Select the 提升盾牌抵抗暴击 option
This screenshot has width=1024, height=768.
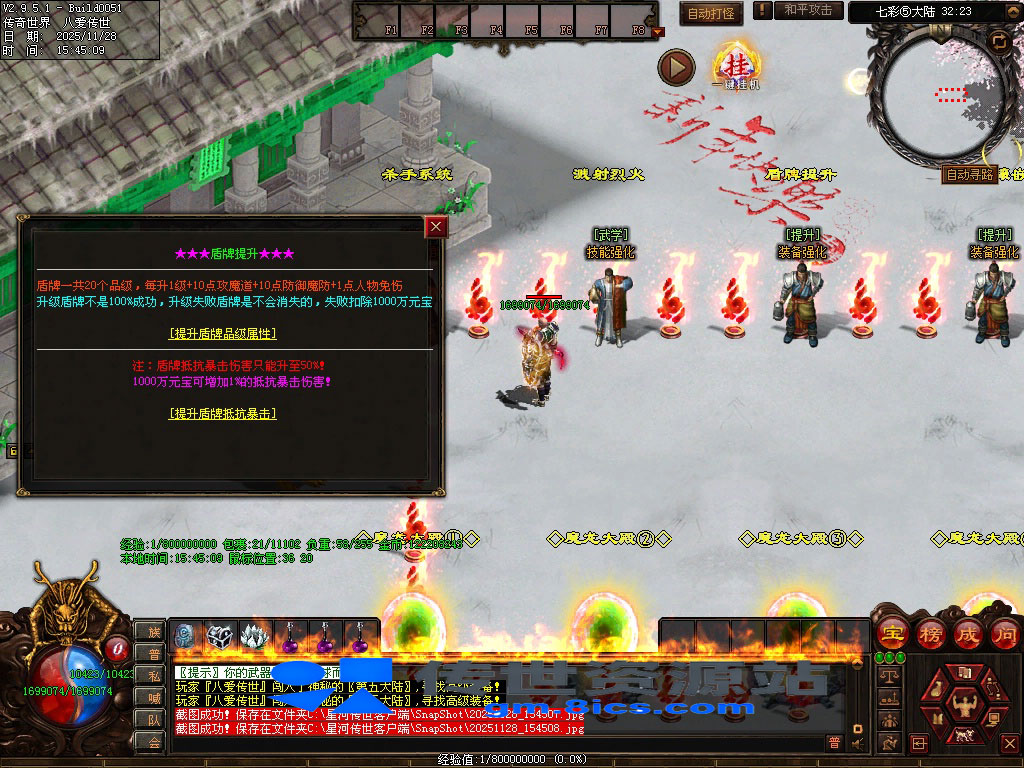click(x=223, y=413)
